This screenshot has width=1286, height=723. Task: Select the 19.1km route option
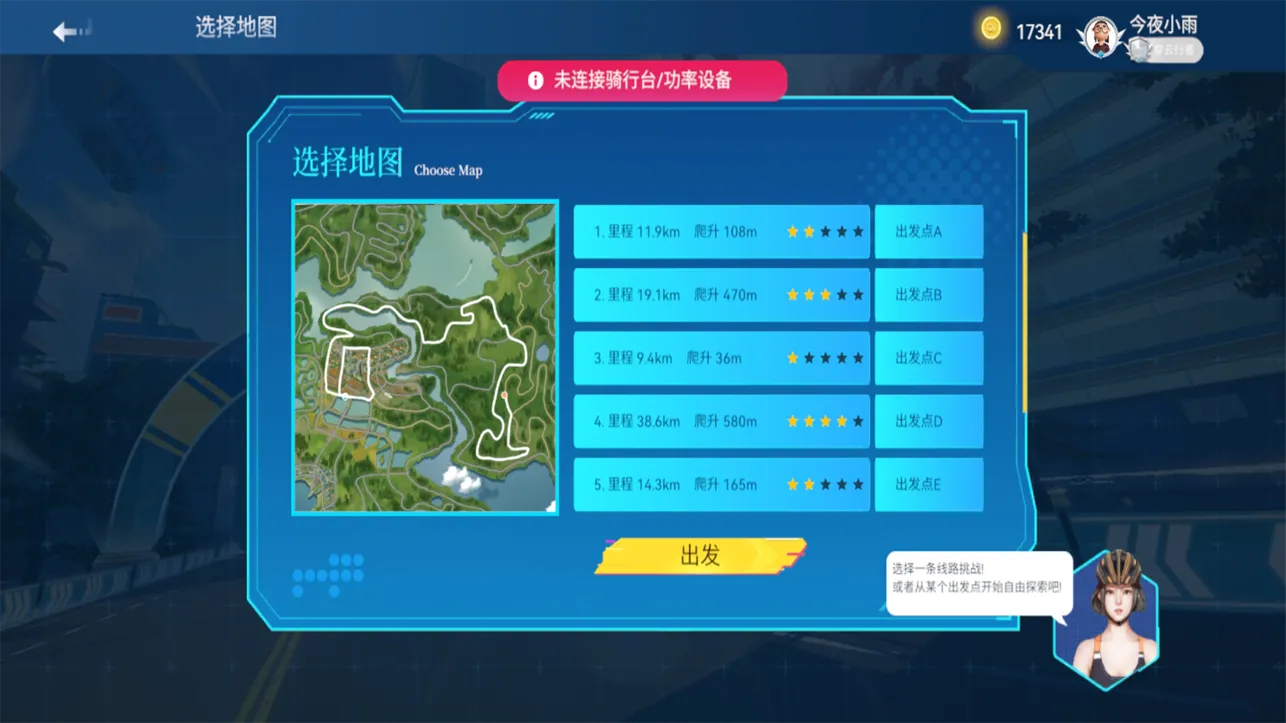[720, 294]
